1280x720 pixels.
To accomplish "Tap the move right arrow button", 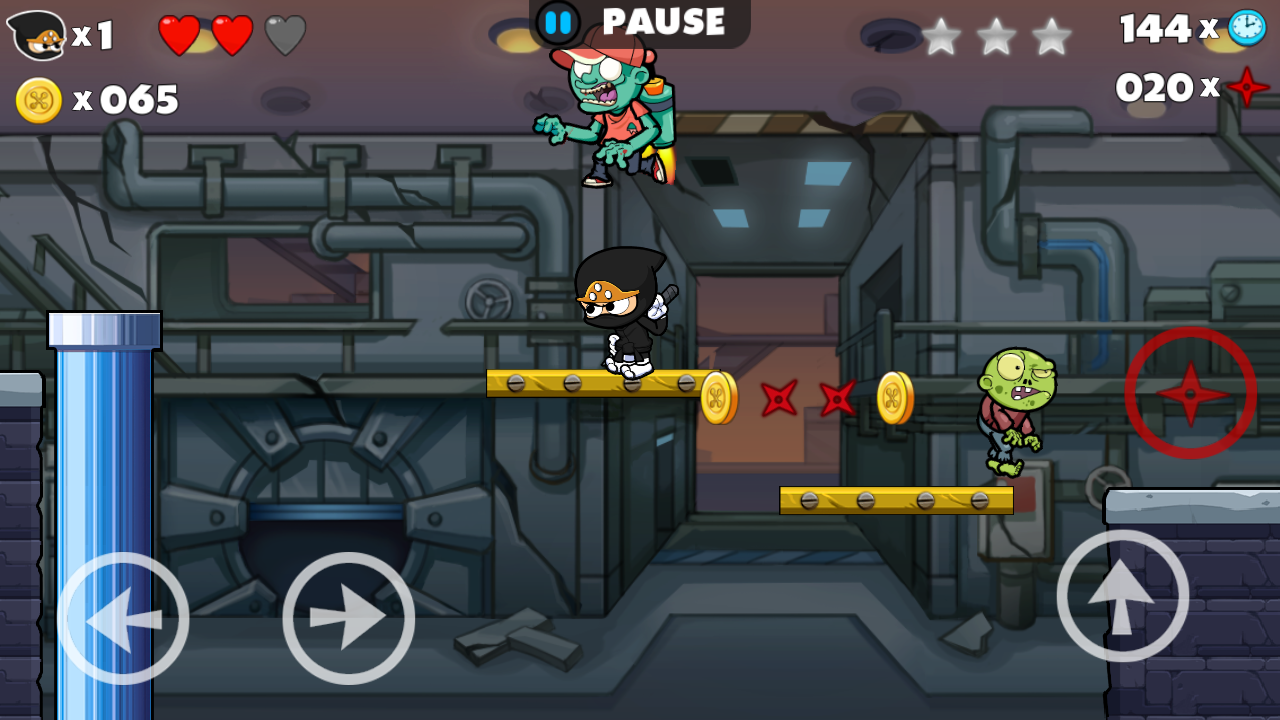I will point(348,618).
